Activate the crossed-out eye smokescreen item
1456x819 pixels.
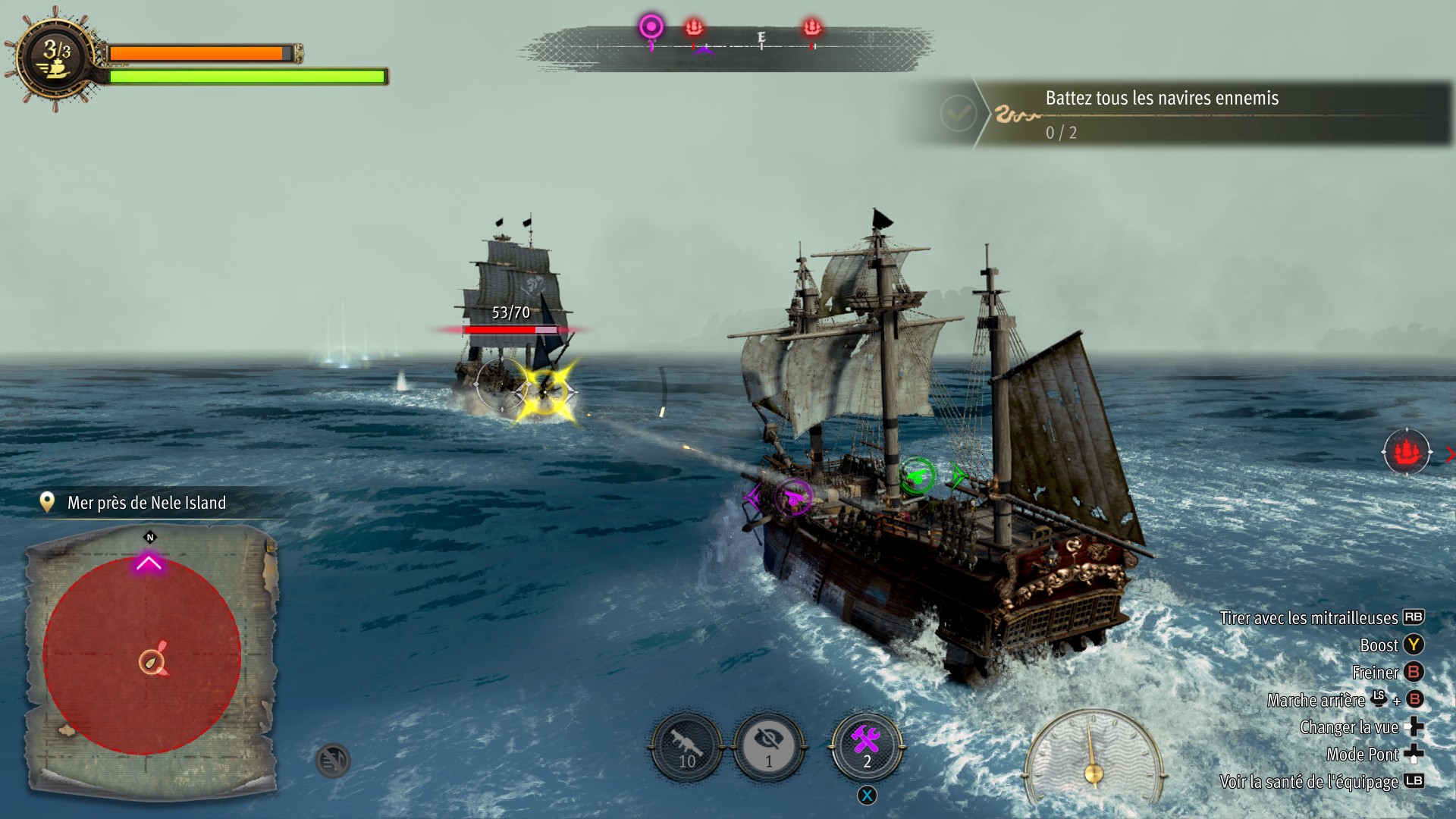tap(768, 747)
